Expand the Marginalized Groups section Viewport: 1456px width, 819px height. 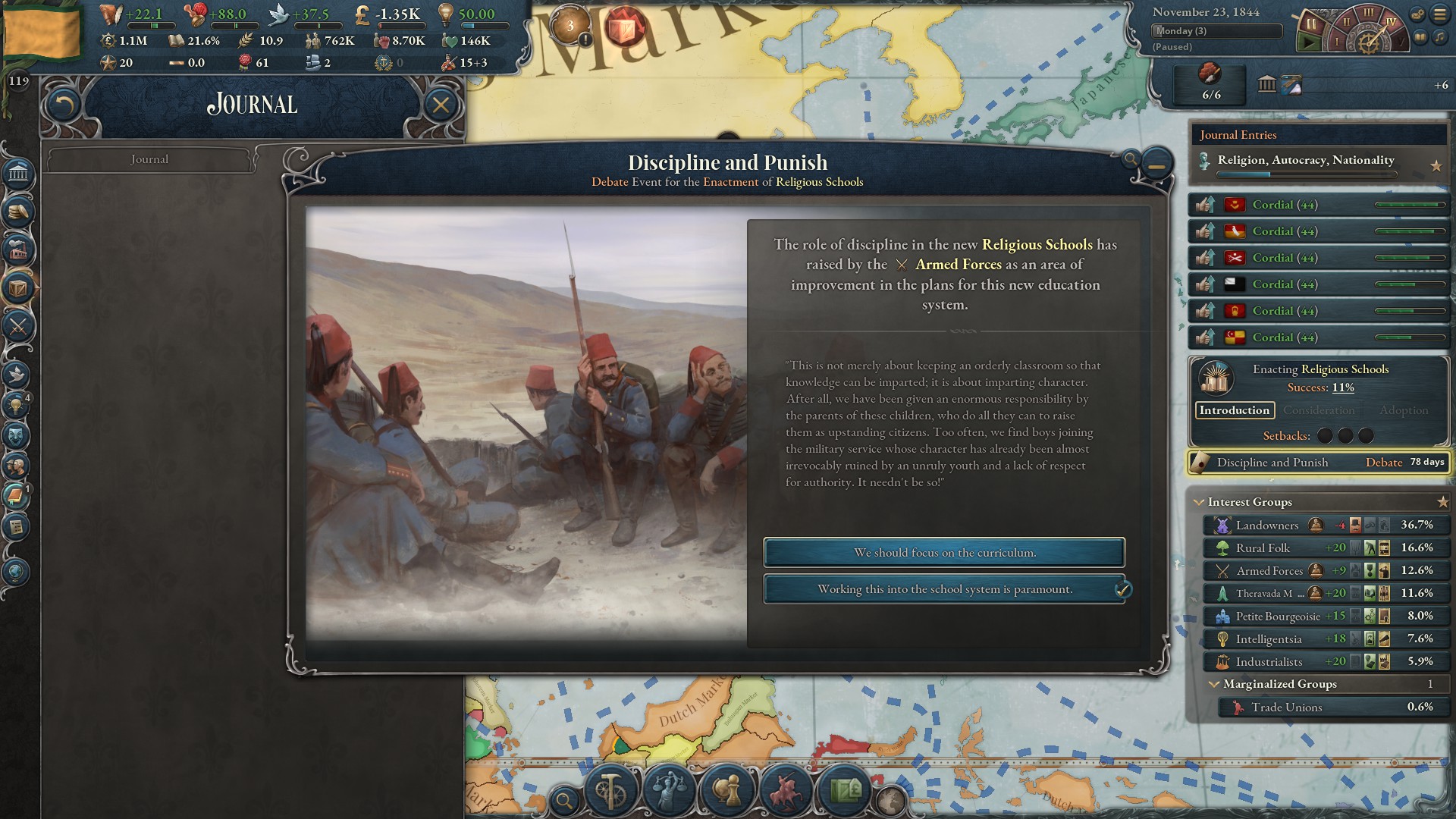click(1213, 685)
